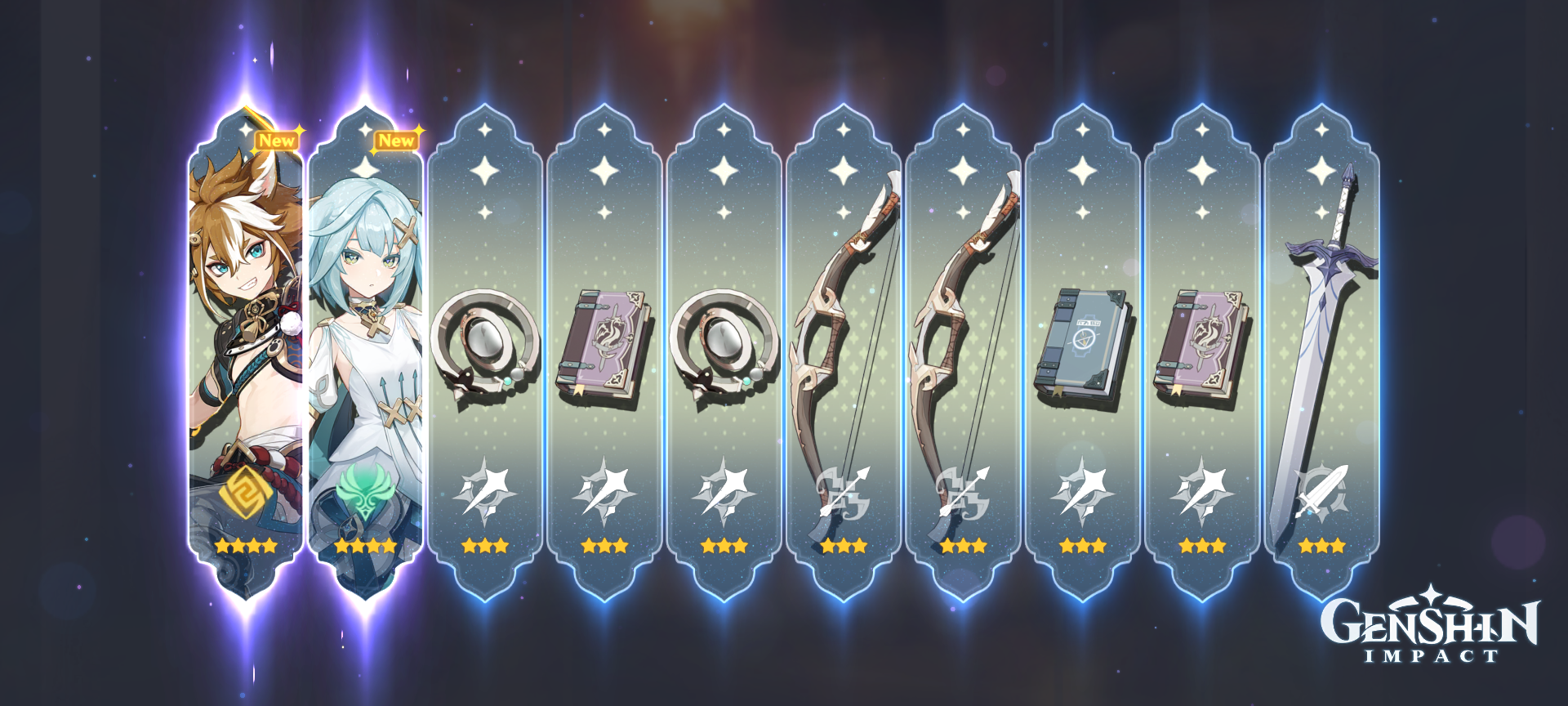Click the New badge on Gorou's card

click(x=278, y=141)
